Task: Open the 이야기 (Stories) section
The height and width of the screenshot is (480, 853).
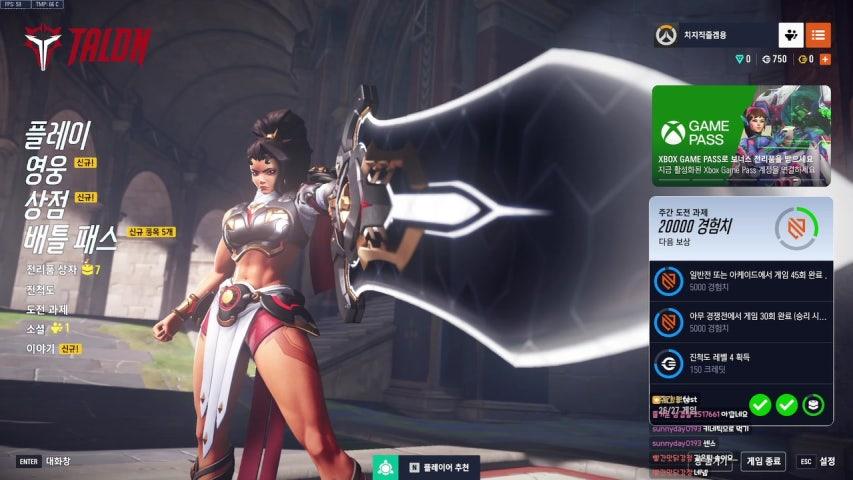Action: (40, 348)
